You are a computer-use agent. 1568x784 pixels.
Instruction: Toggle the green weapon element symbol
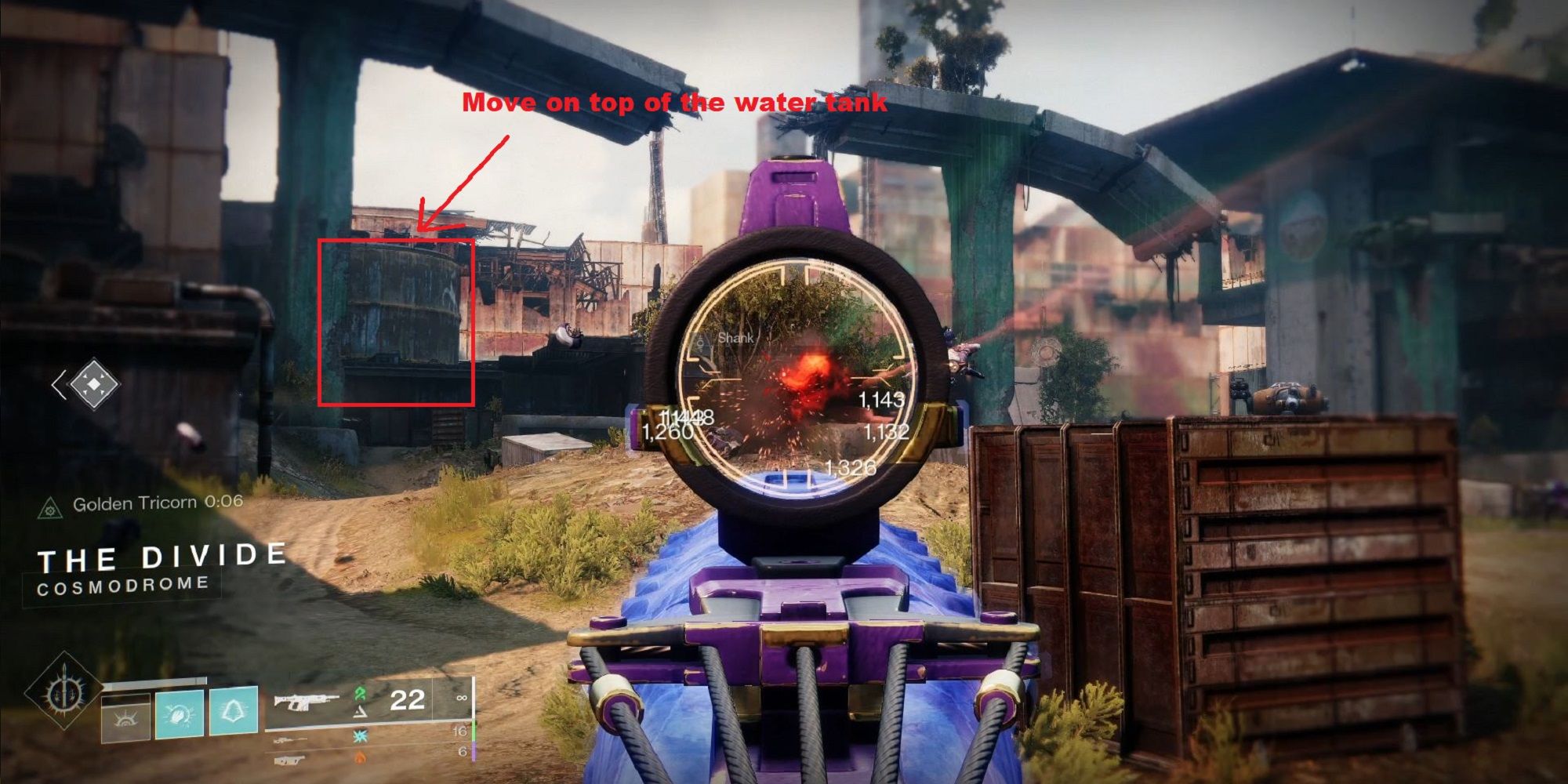pyautogui.click(x=358, y=692)
